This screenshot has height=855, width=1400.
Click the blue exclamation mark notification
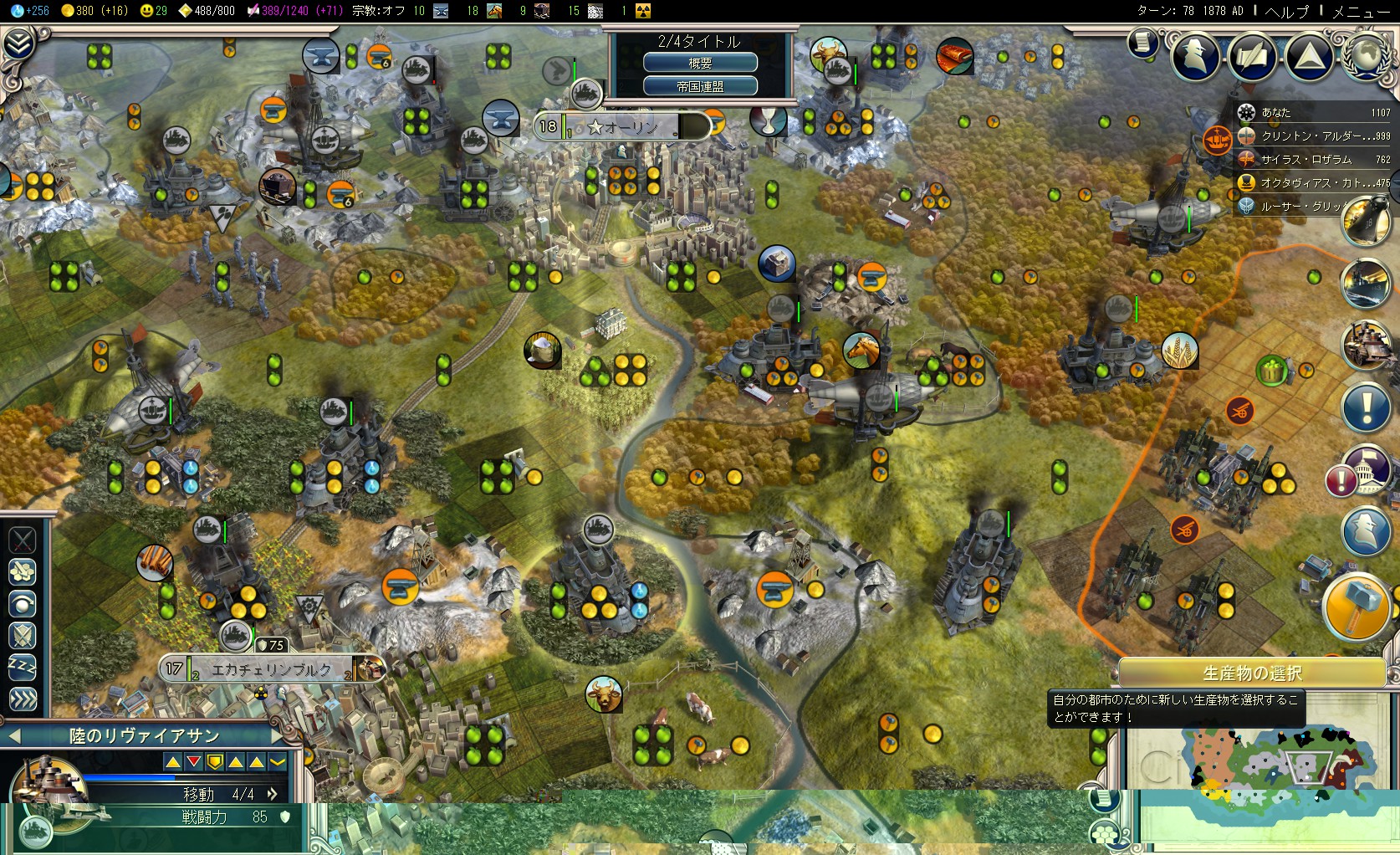1365,408
